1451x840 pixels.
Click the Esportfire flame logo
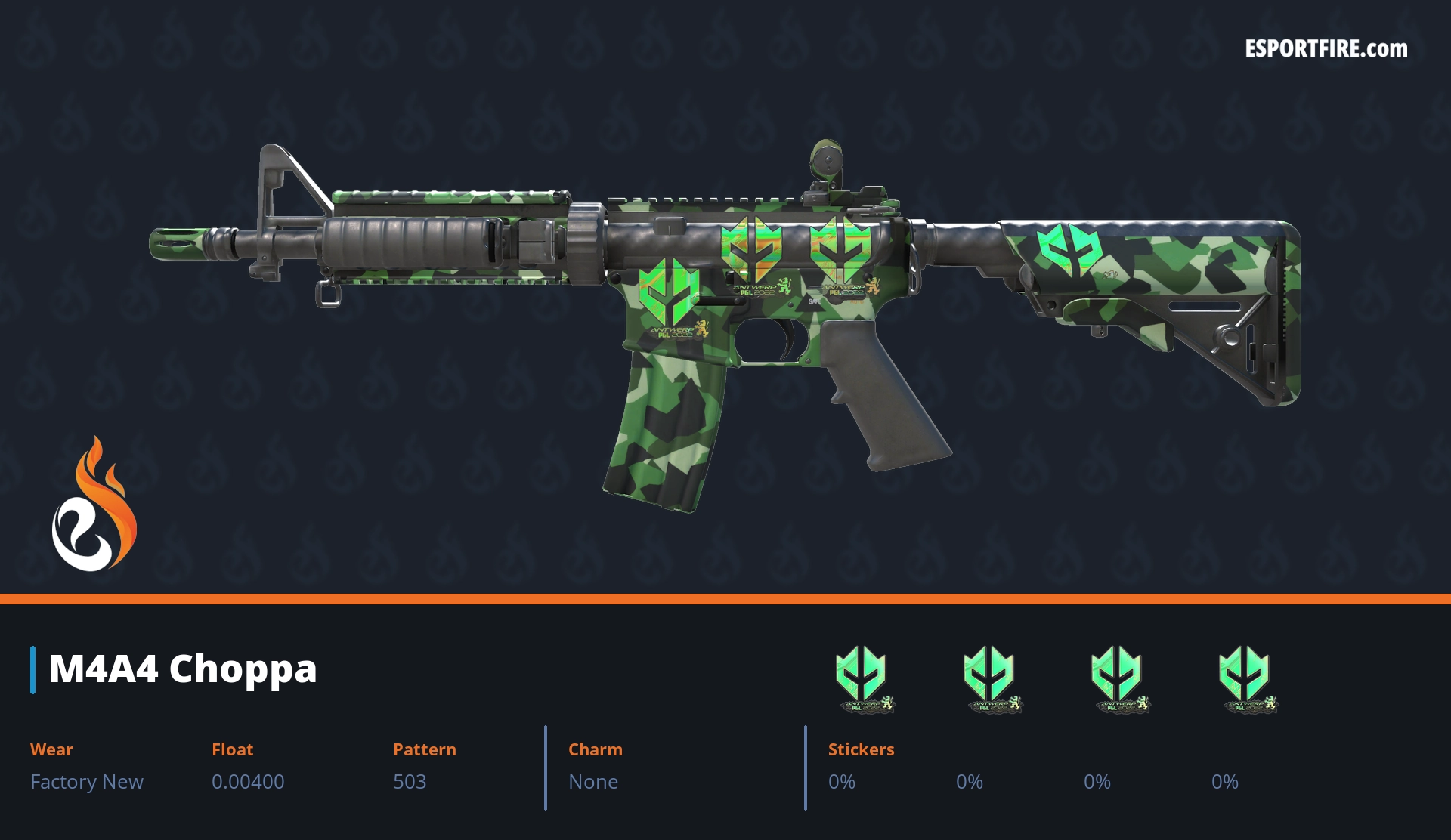coord(94,505)
